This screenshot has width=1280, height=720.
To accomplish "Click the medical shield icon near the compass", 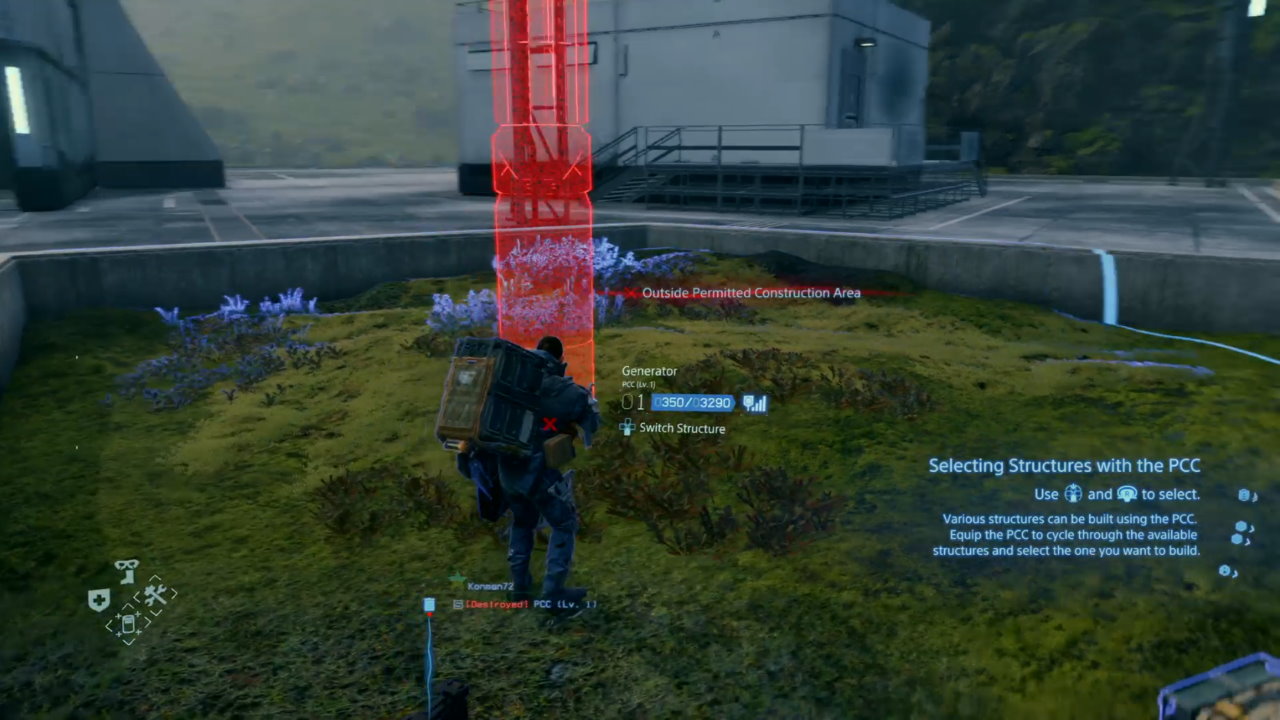I will click(99, 597).
